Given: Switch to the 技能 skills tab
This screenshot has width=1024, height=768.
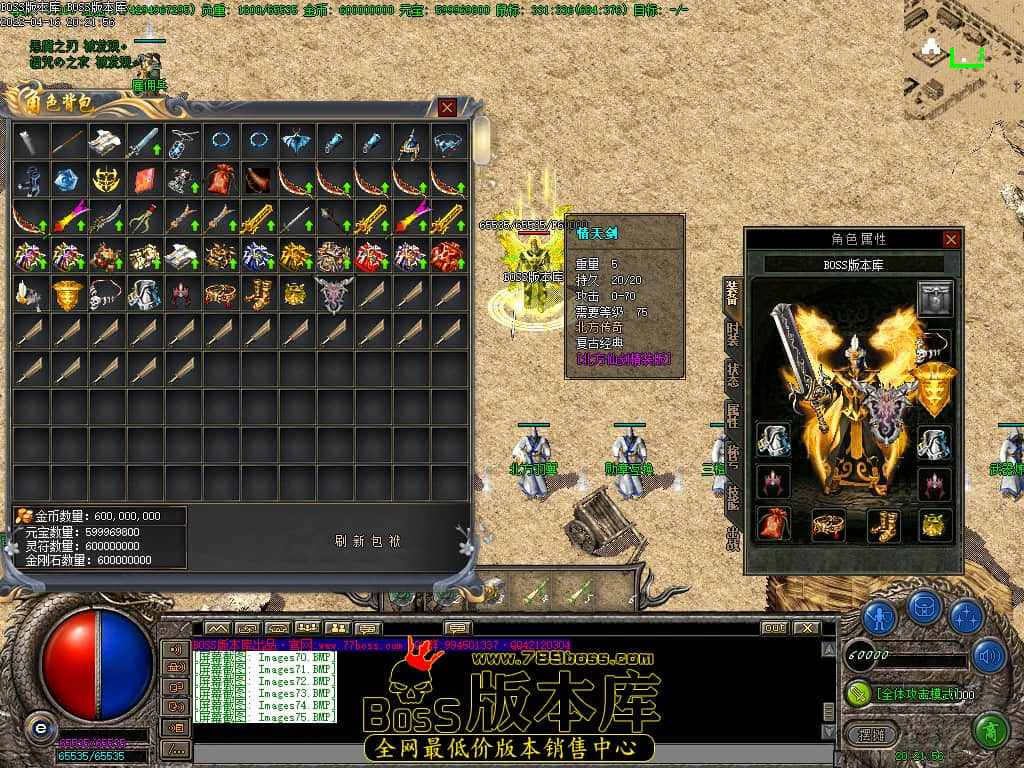Looking at the screenshot, I should [x=733, y=497].
